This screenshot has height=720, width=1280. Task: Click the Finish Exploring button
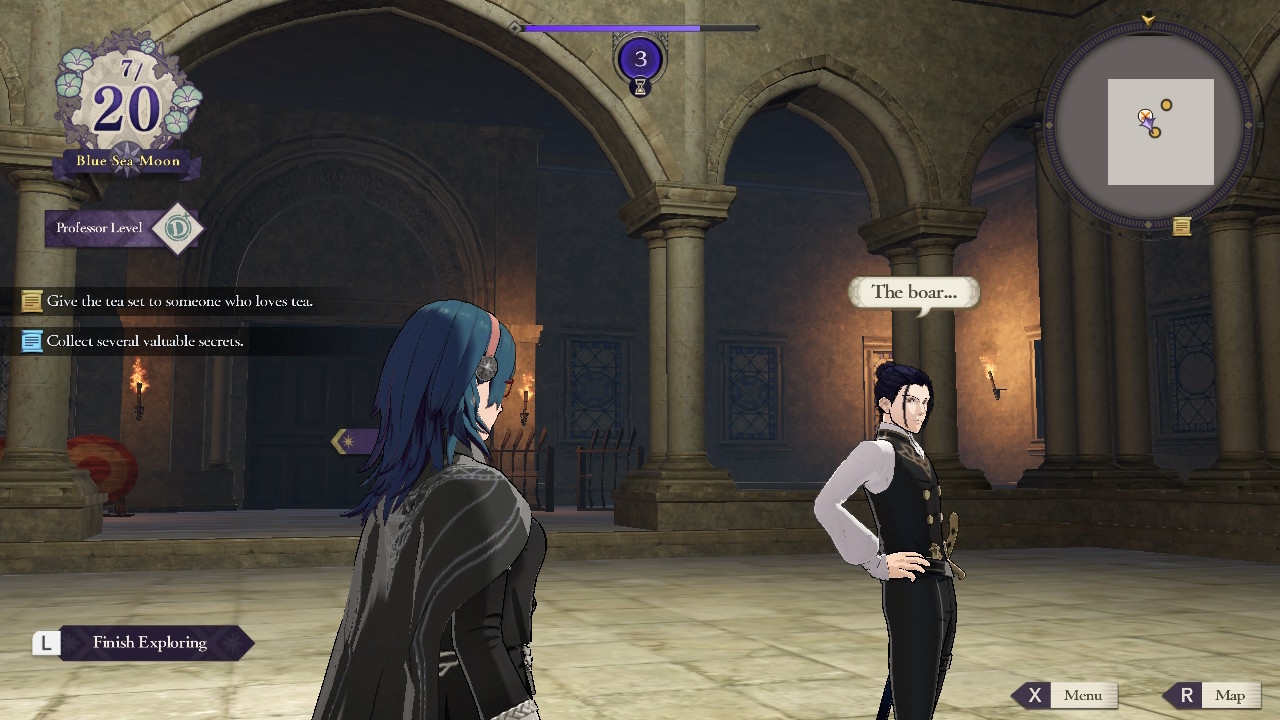coord(150,643)
